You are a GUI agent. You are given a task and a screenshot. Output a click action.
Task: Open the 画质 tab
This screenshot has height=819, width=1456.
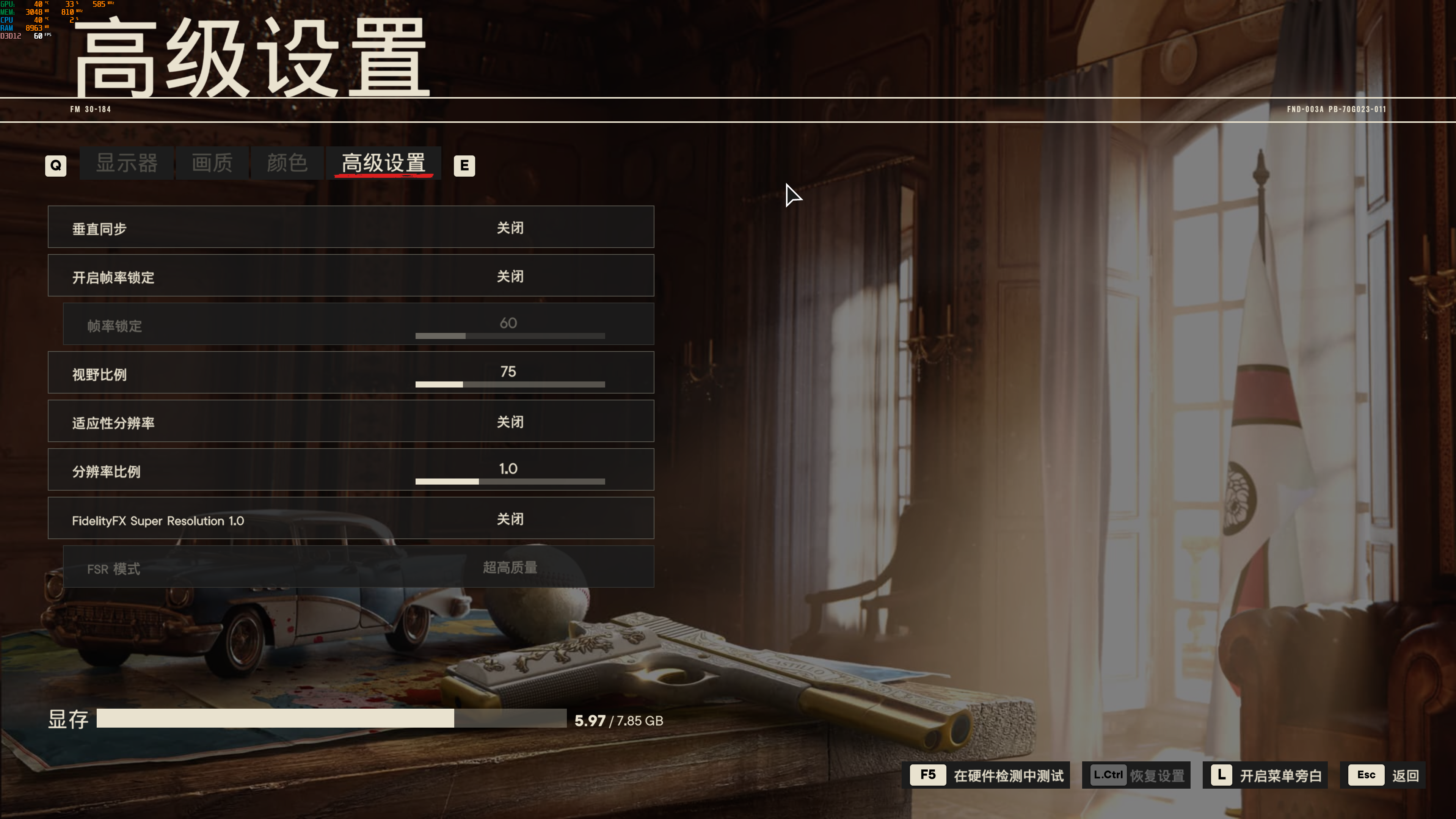click(x=212, y=163)
